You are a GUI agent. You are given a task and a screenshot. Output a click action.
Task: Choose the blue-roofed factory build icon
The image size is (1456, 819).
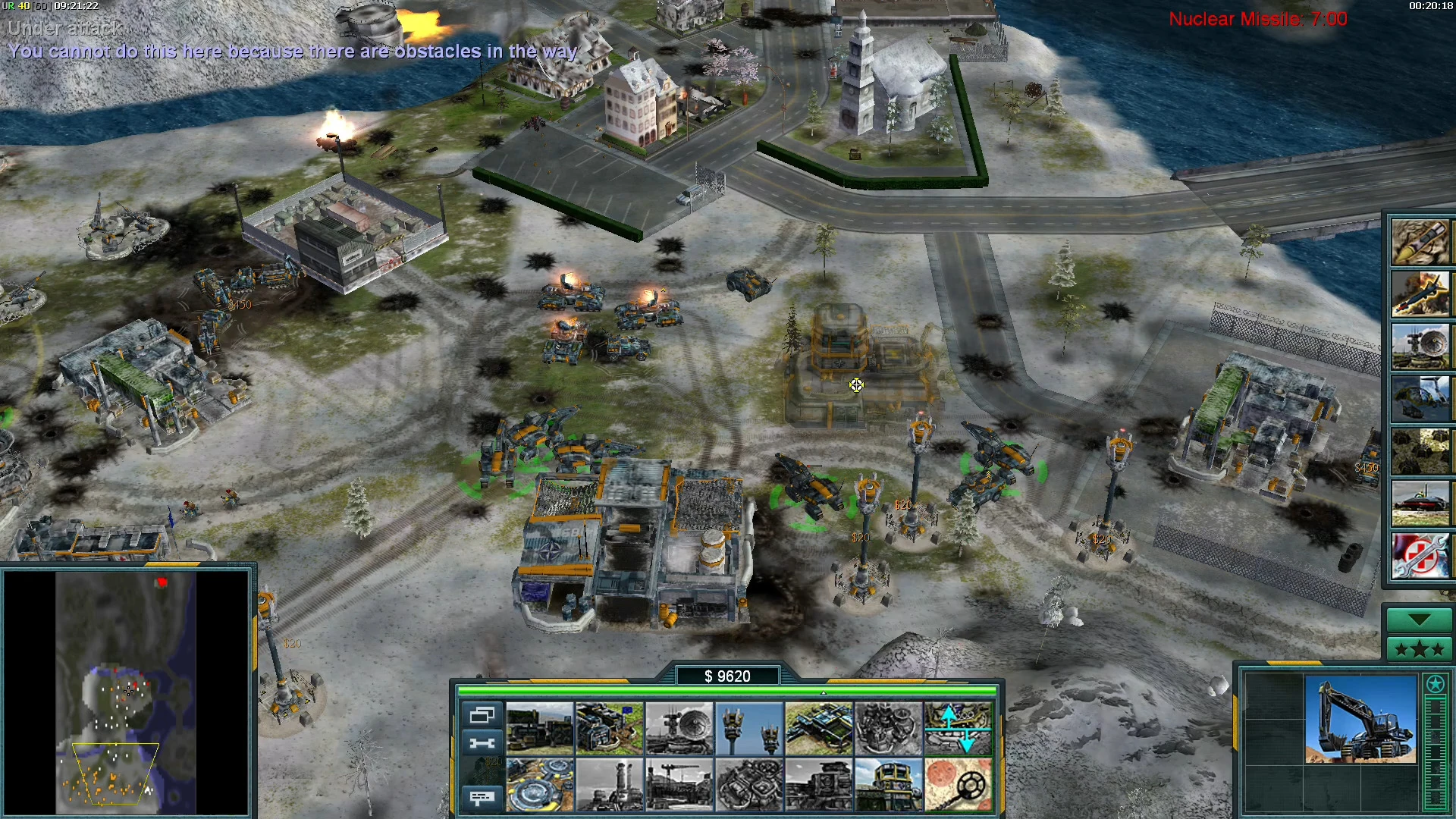[x=819, y=729]
